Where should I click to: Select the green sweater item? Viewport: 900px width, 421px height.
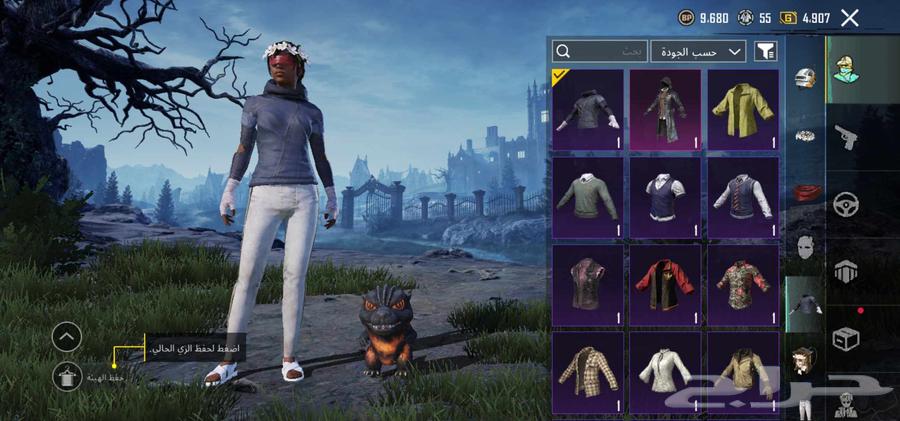coord(587,197)
